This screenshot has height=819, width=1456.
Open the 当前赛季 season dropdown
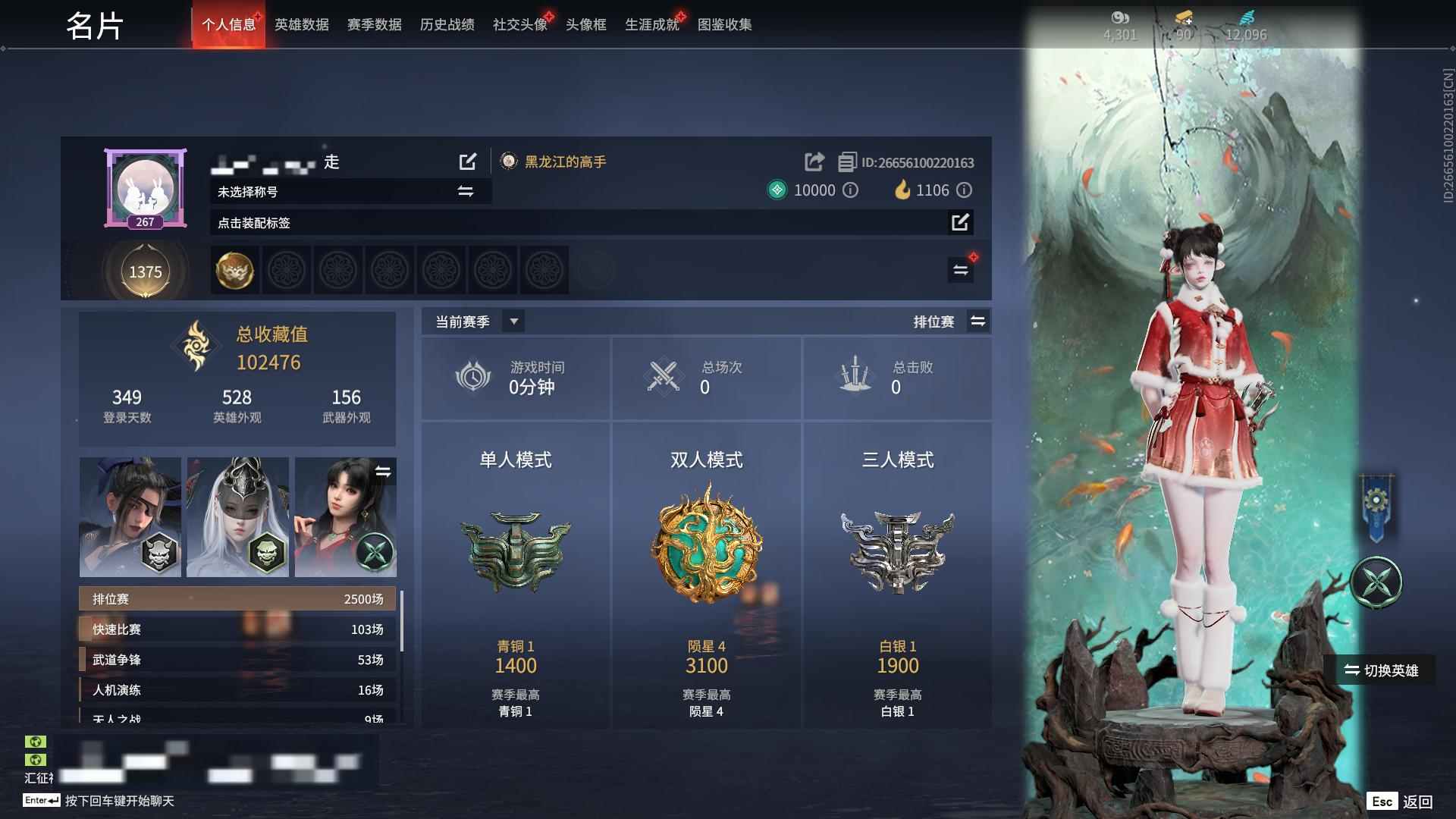pyautogui.click(x=513, y=321)
